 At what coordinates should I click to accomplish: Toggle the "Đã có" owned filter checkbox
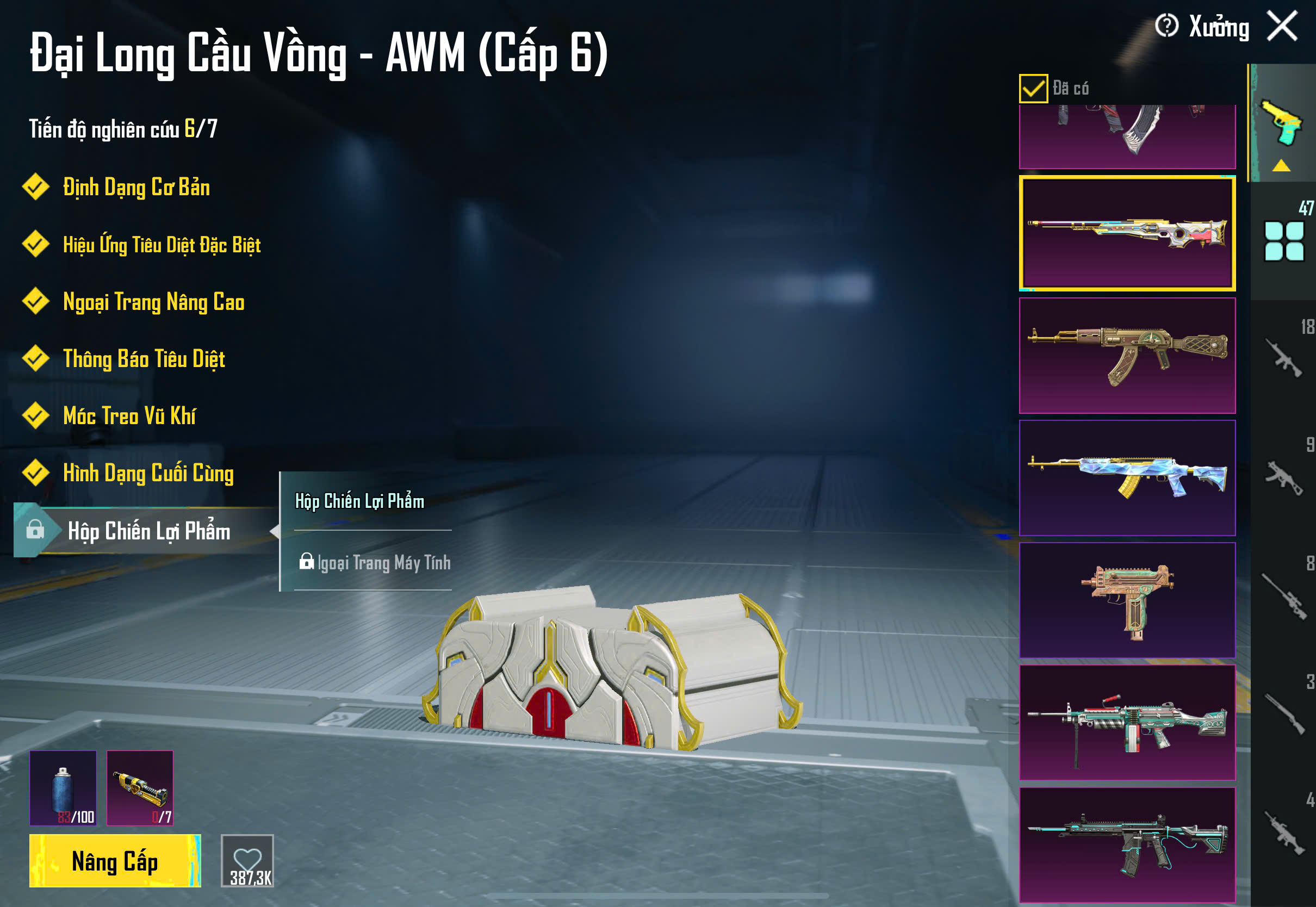[x=1033, y=89]
